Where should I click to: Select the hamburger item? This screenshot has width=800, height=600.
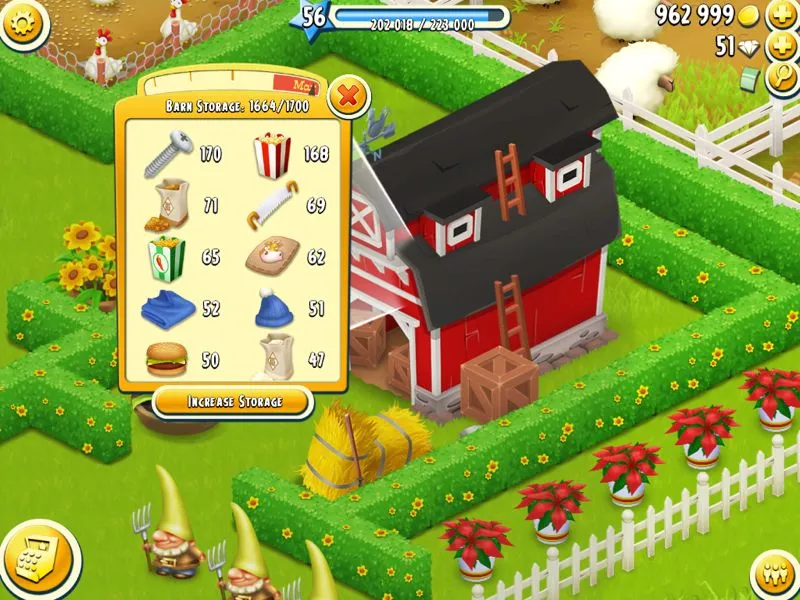click(165, 358)
